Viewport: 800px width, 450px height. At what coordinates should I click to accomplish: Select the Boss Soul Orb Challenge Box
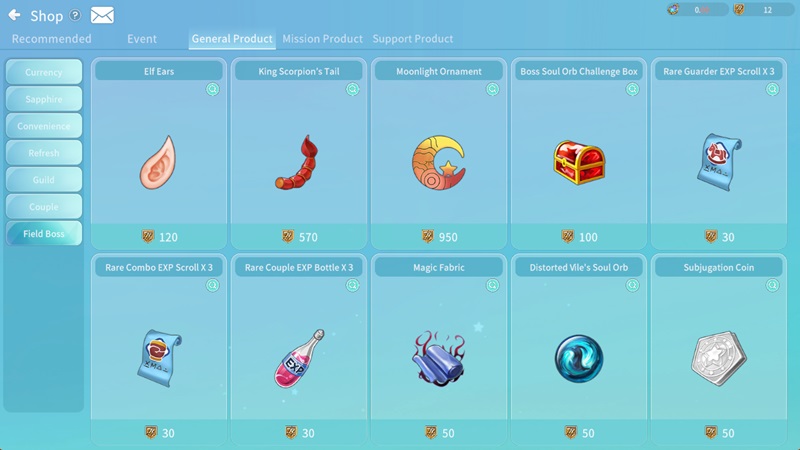pyautogui.click(x=579, y=155)
